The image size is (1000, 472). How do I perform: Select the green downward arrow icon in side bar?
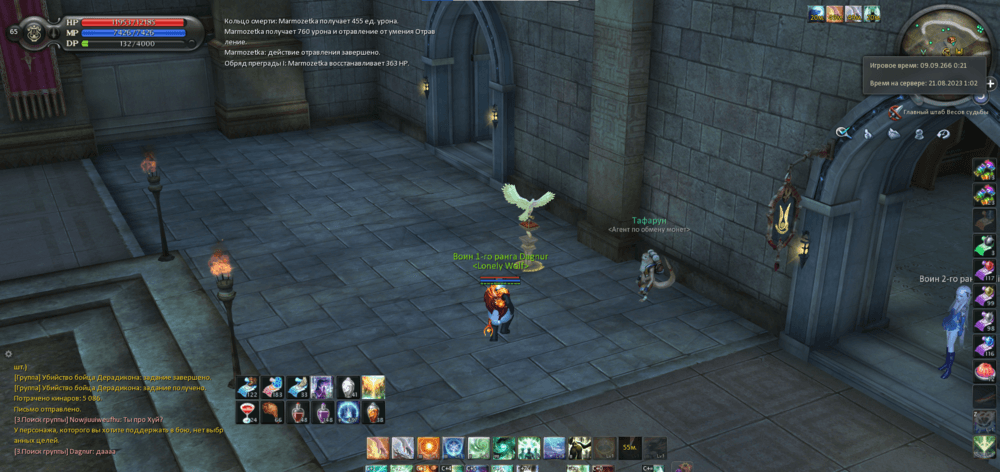coord(985,443)
